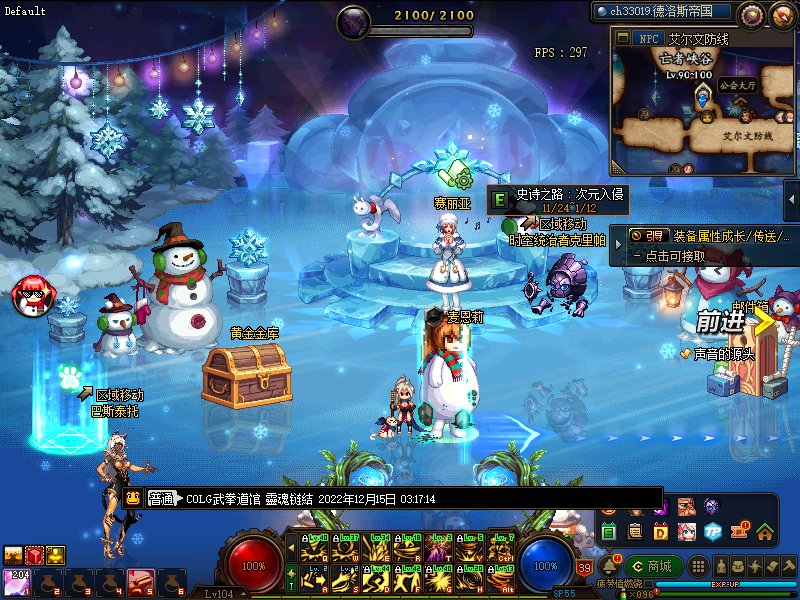The image size is (800, 600).
Task: Open the orange P ticket icon
Action: [x=739, y=531]
